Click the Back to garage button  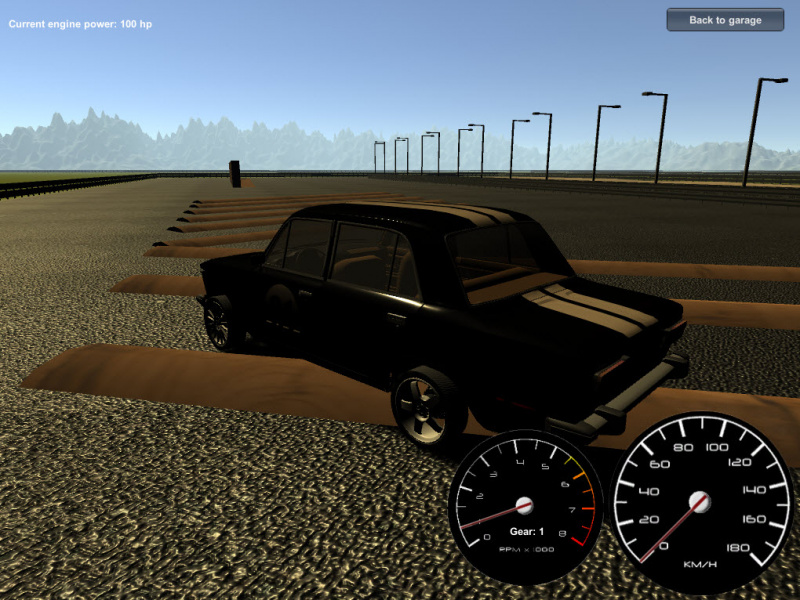point(725,20)
